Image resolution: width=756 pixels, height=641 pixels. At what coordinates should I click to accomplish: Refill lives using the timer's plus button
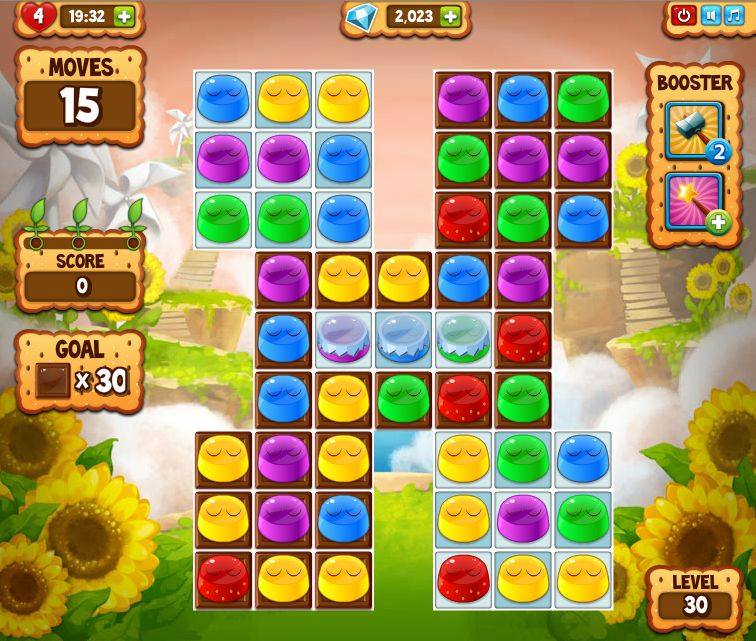tap(124, 16)
